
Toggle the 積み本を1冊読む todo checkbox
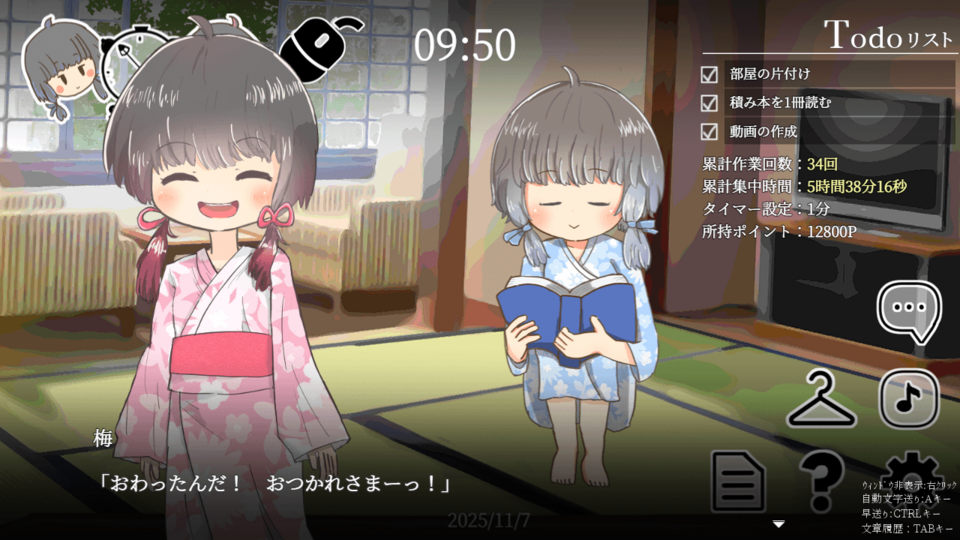[710, 103]
